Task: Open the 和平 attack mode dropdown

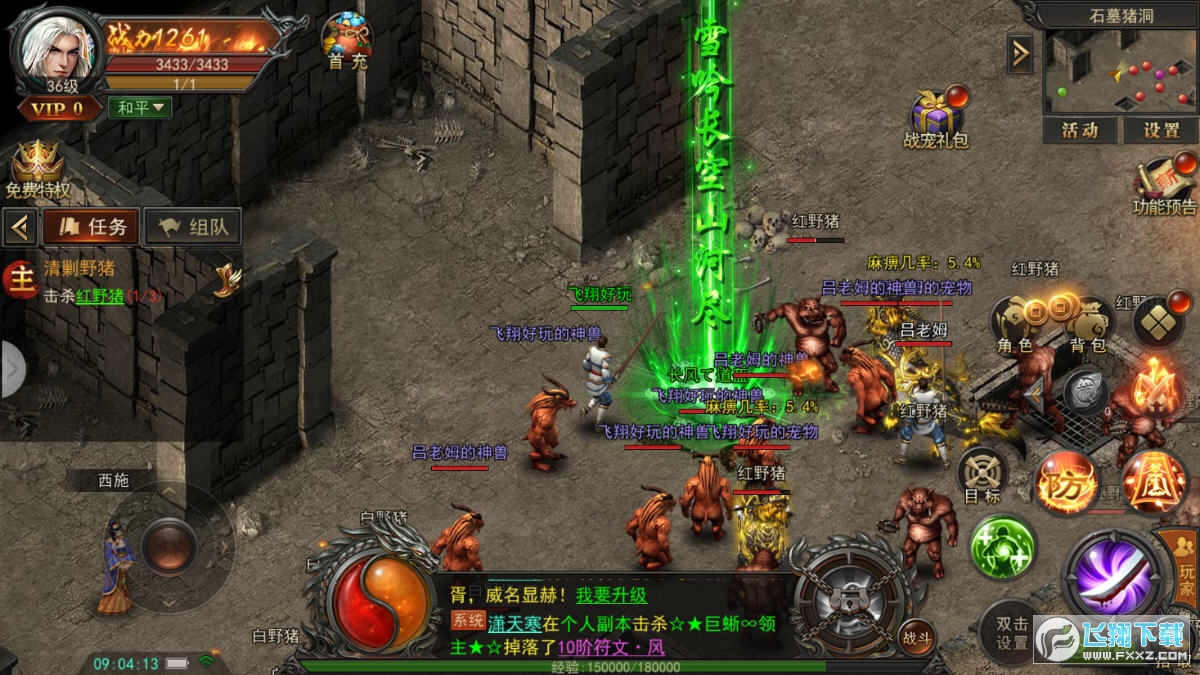Action: tap(139, 107)
